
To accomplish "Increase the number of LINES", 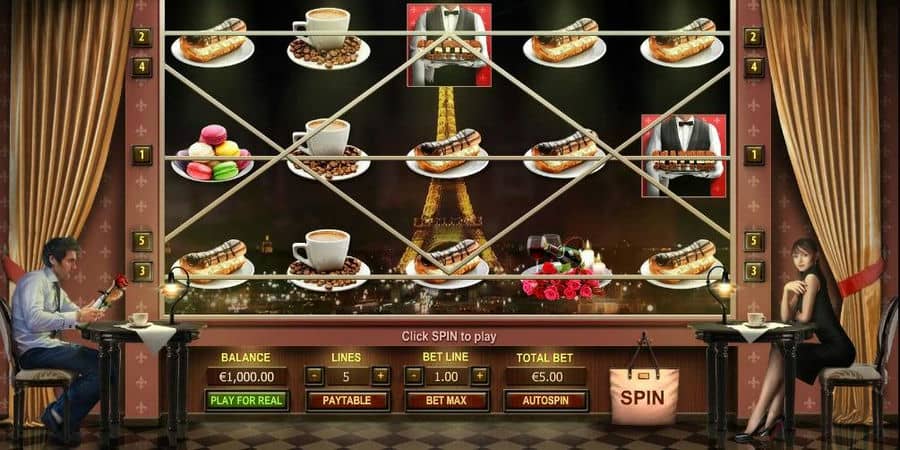I will coord(380,376).
